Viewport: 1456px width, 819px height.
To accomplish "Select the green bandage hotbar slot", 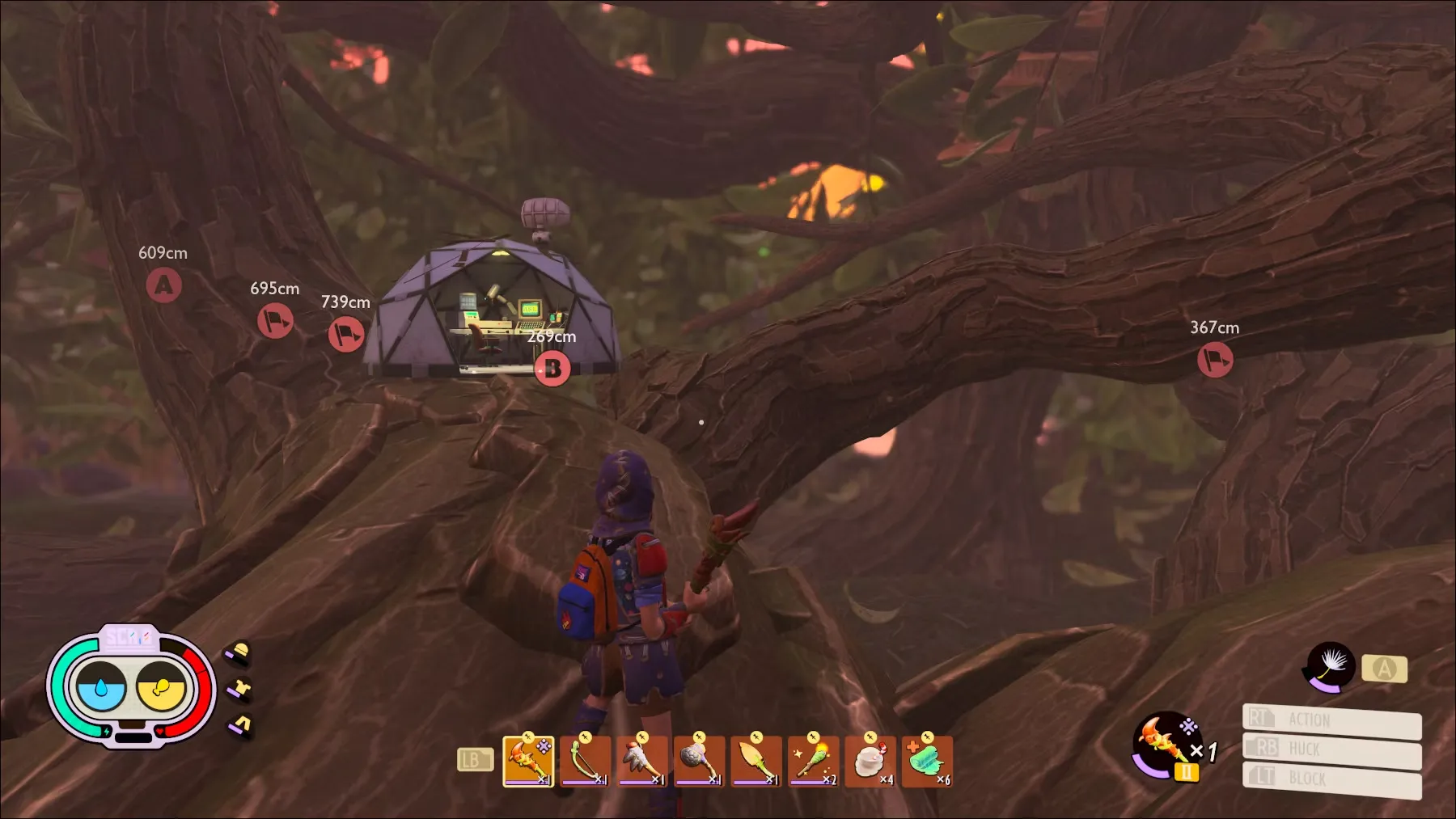I will click(926, 761).
